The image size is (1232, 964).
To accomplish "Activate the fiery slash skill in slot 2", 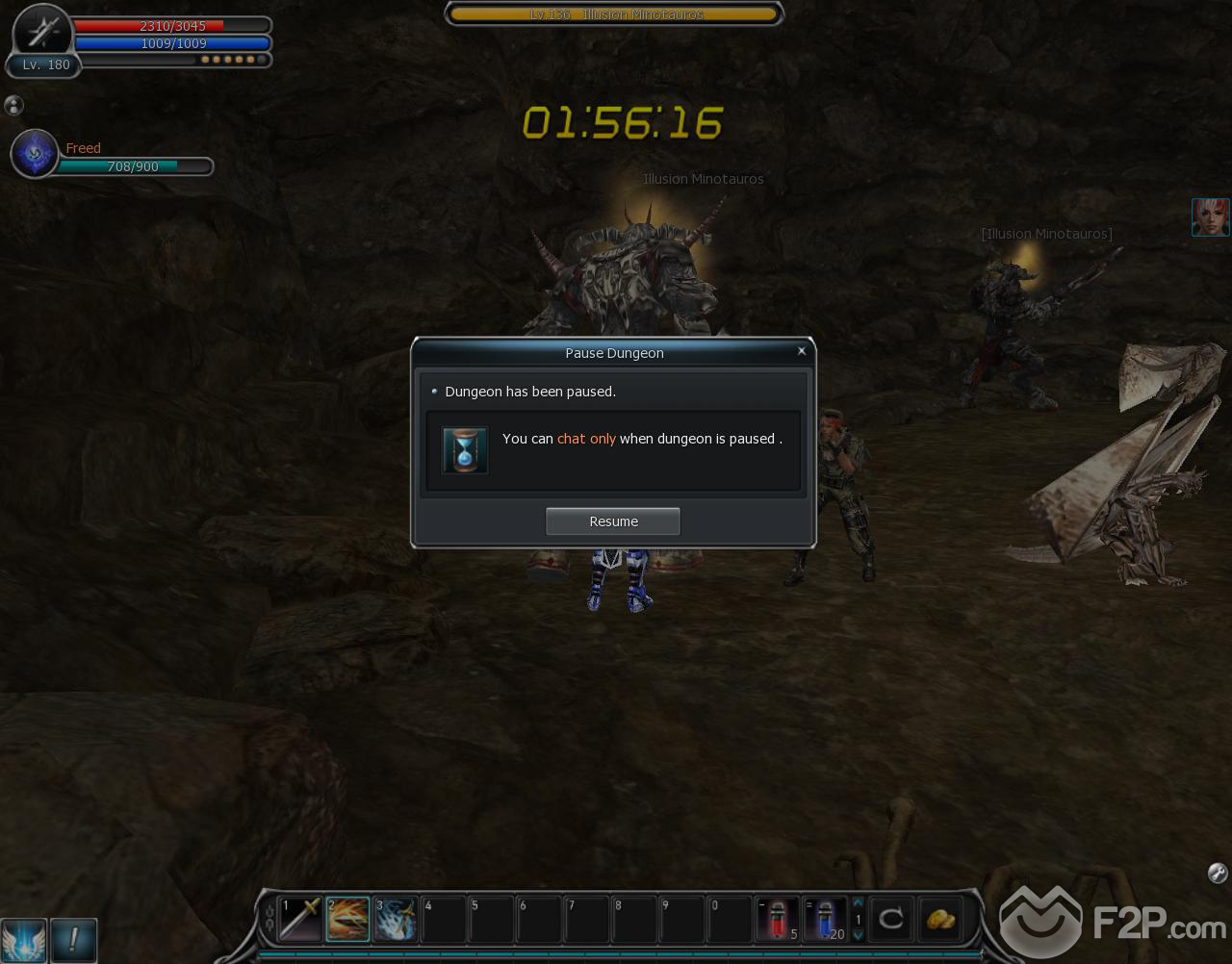I will (x=347, y=919).
